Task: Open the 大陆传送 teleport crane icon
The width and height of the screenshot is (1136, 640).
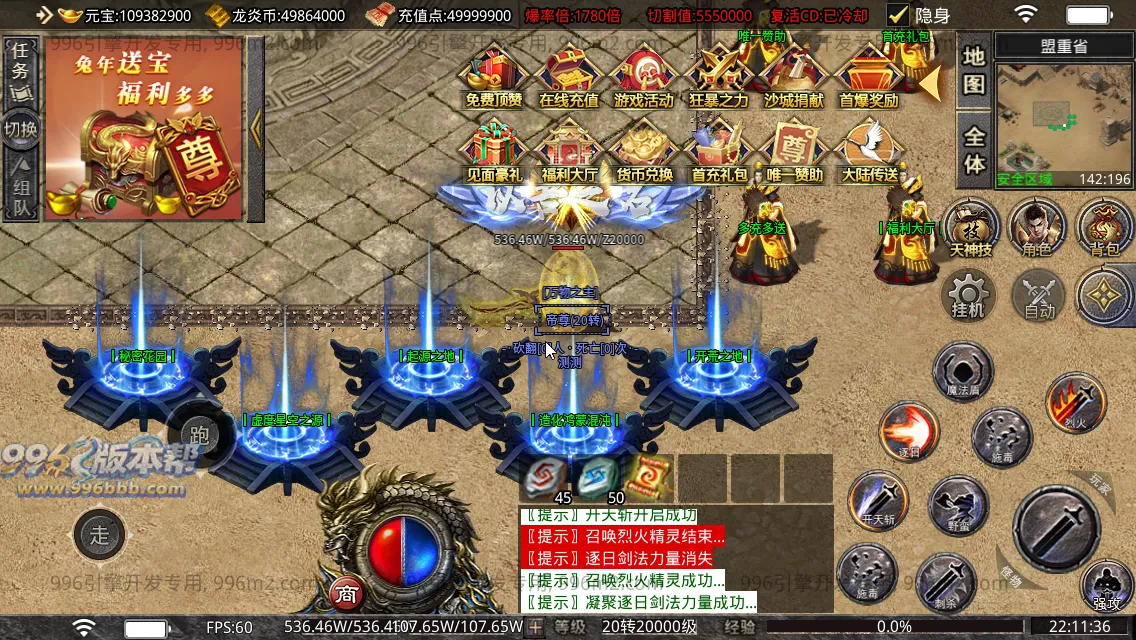Action: point(868,148)
